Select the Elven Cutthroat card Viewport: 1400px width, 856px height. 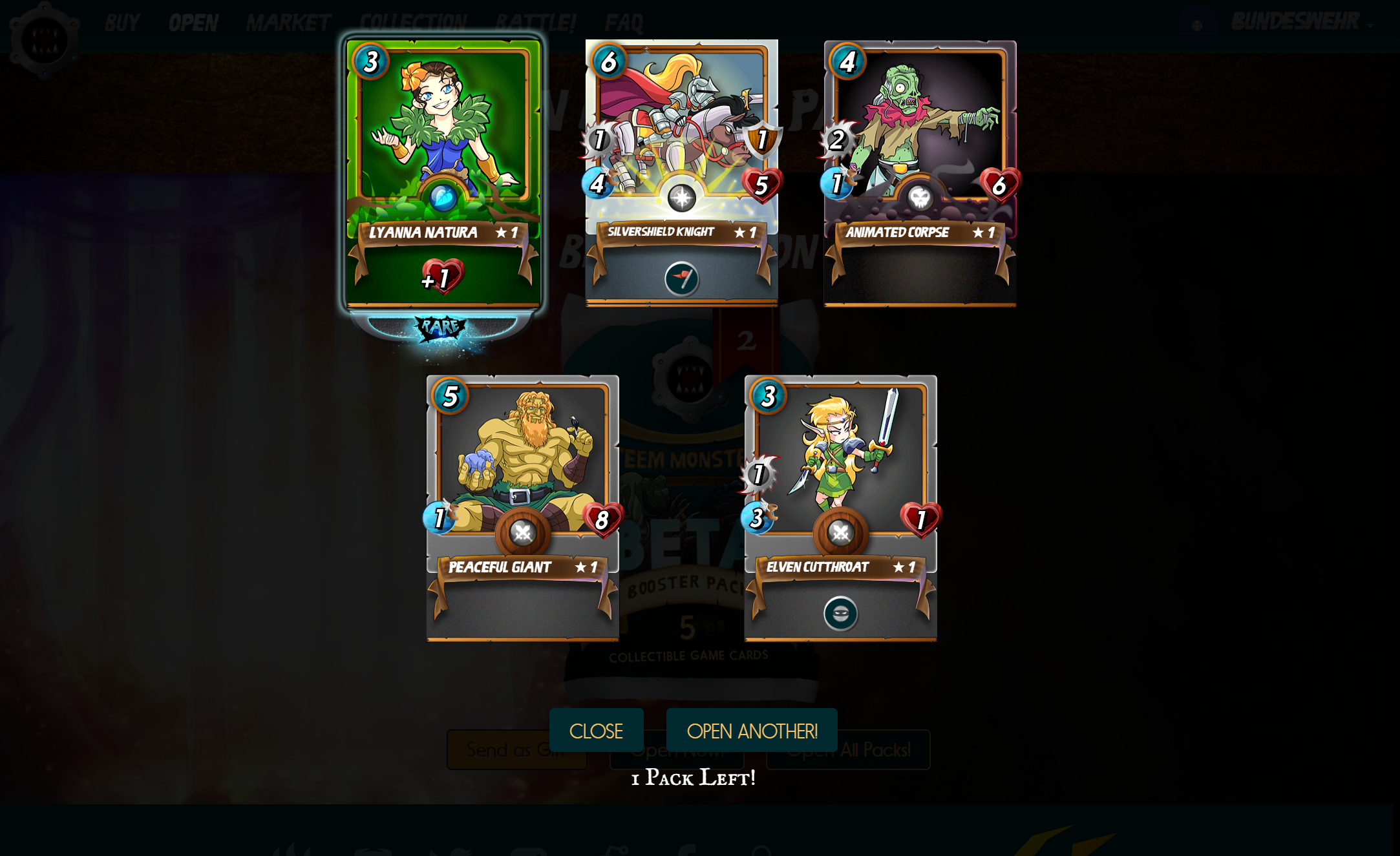[840, 507]
